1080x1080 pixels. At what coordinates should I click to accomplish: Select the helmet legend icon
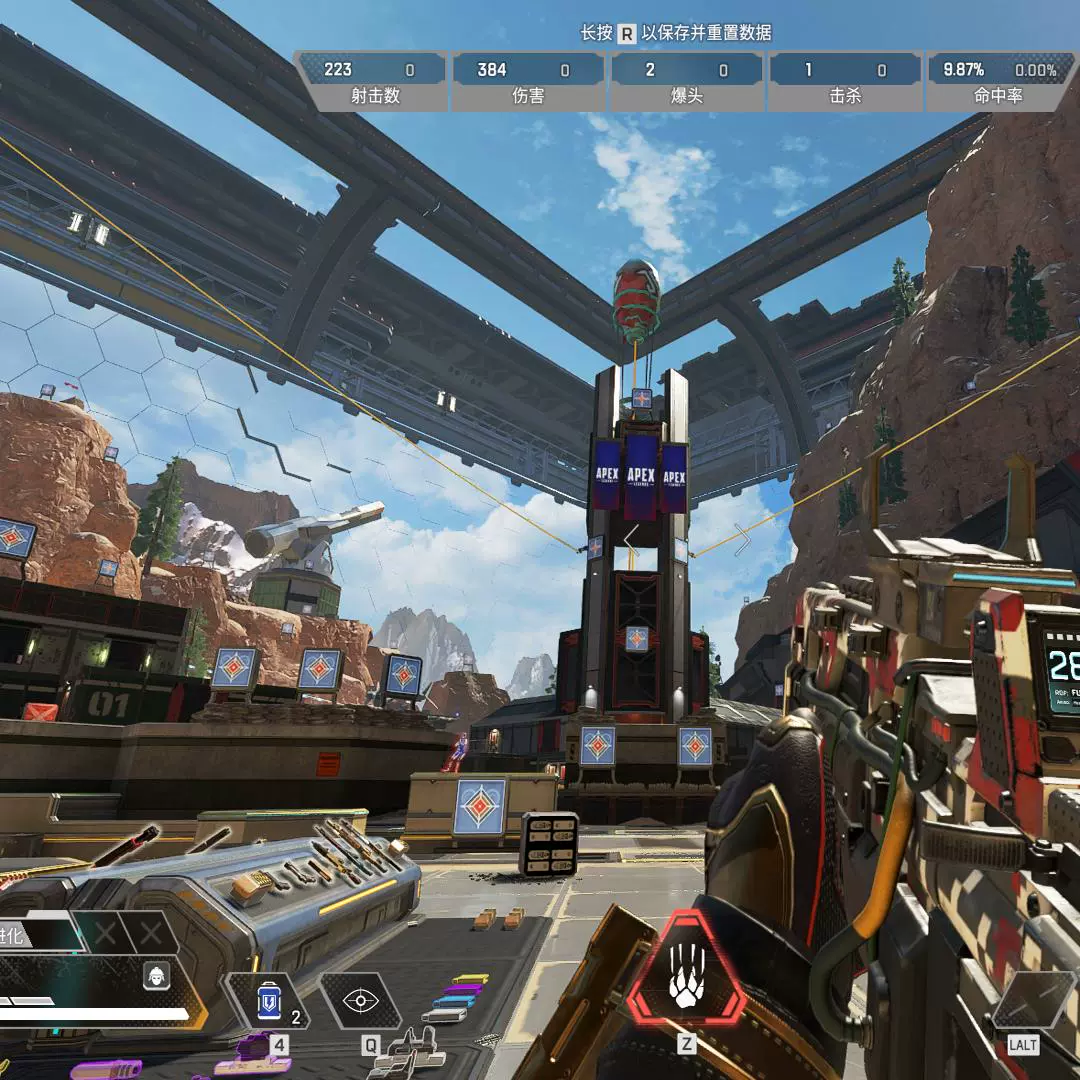click(x=156, y=976)
